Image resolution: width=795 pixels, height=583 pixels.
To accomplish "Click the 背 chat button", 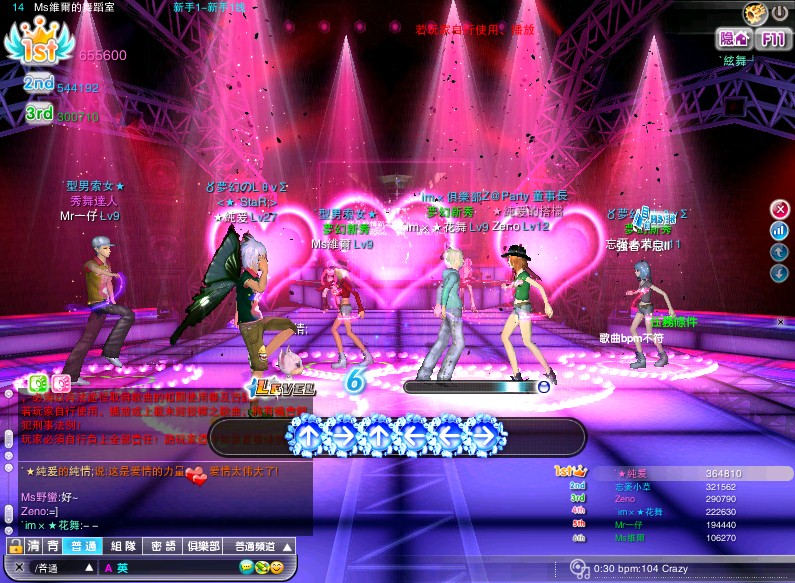I will 51,546.
